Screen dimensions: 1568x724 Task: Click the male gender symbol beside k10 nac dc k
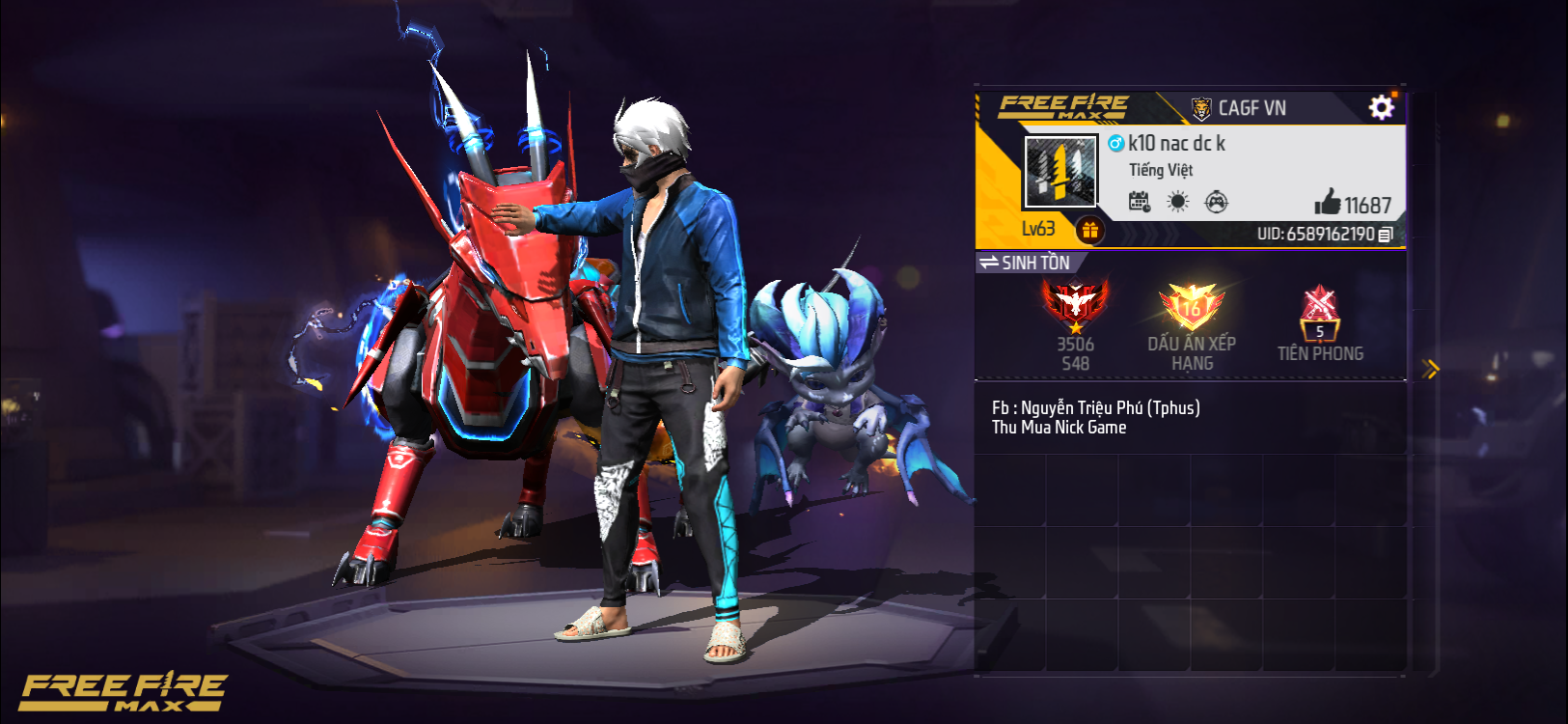[x=1118, y=143]
